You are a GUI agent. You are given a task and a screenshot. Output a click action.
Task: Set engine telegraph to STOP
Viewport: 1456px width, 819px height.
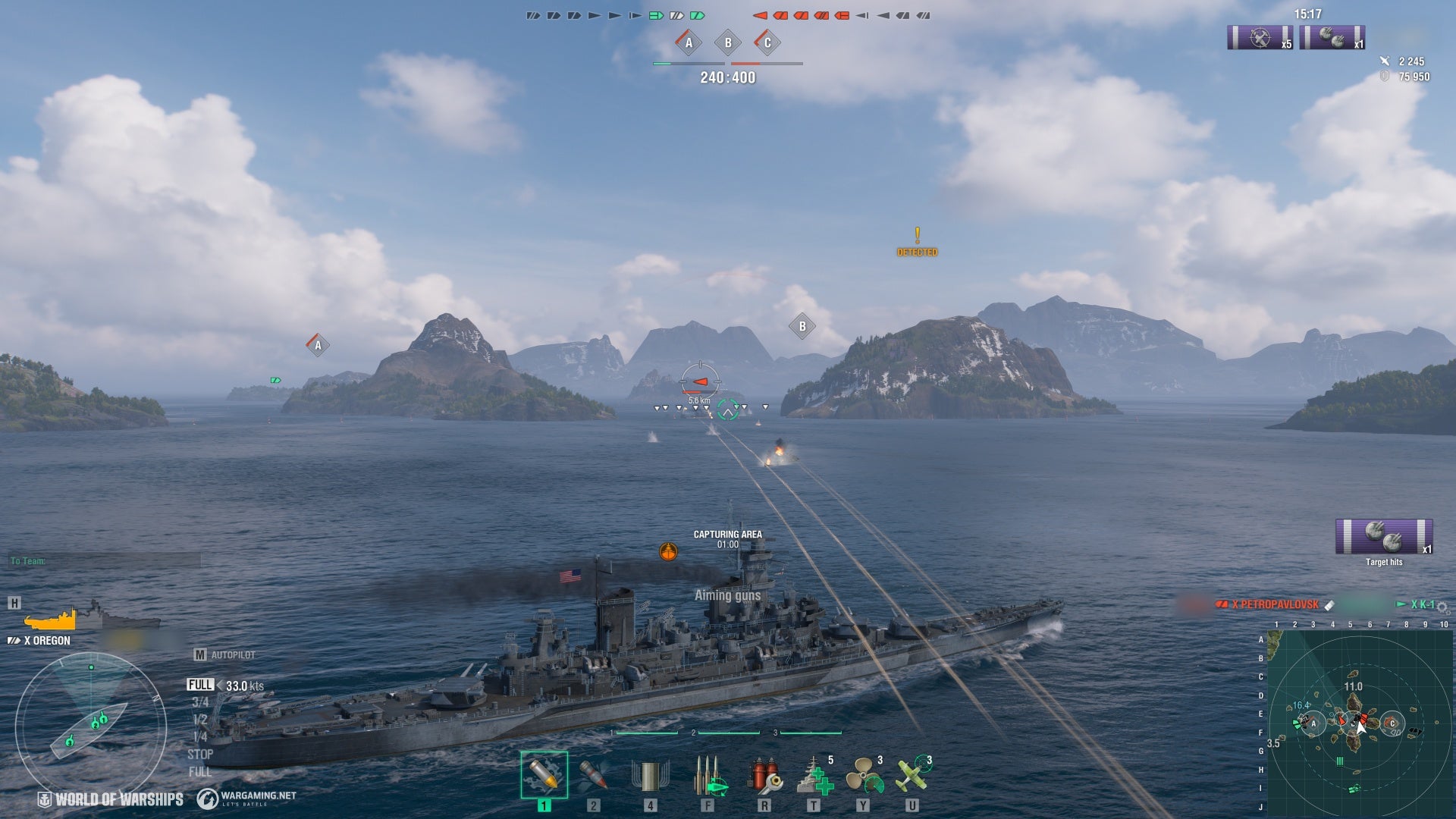tap(200, 755)
